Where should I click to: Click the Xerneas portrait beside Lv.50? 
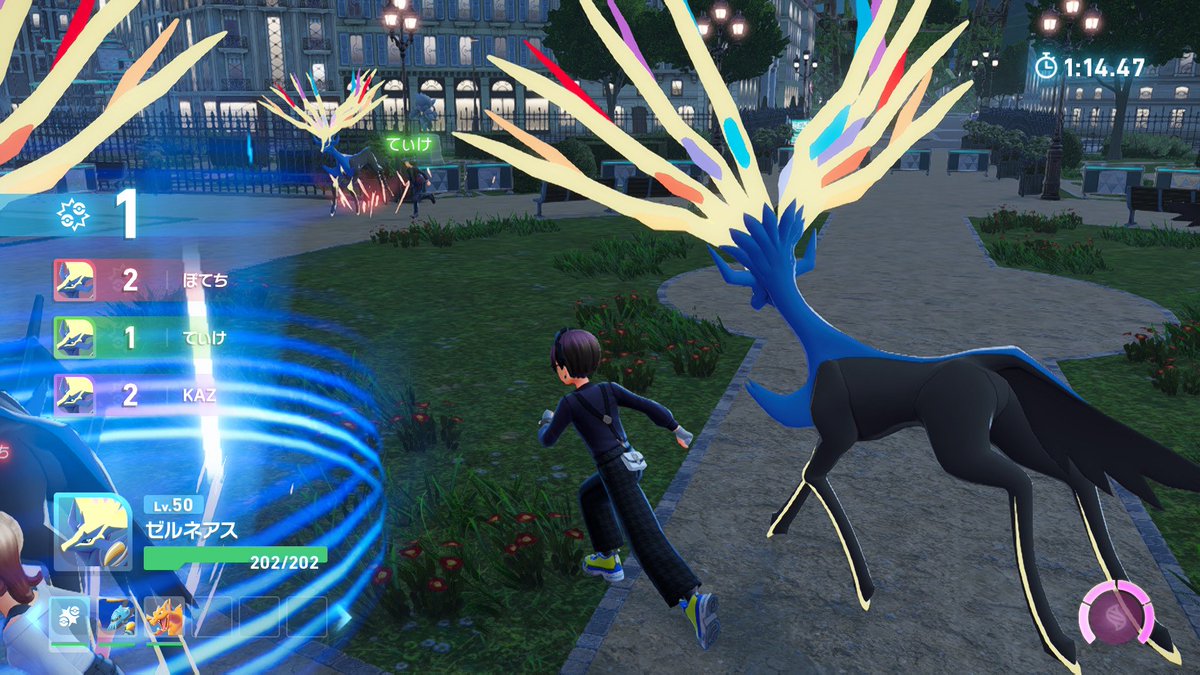click(92, 531)
